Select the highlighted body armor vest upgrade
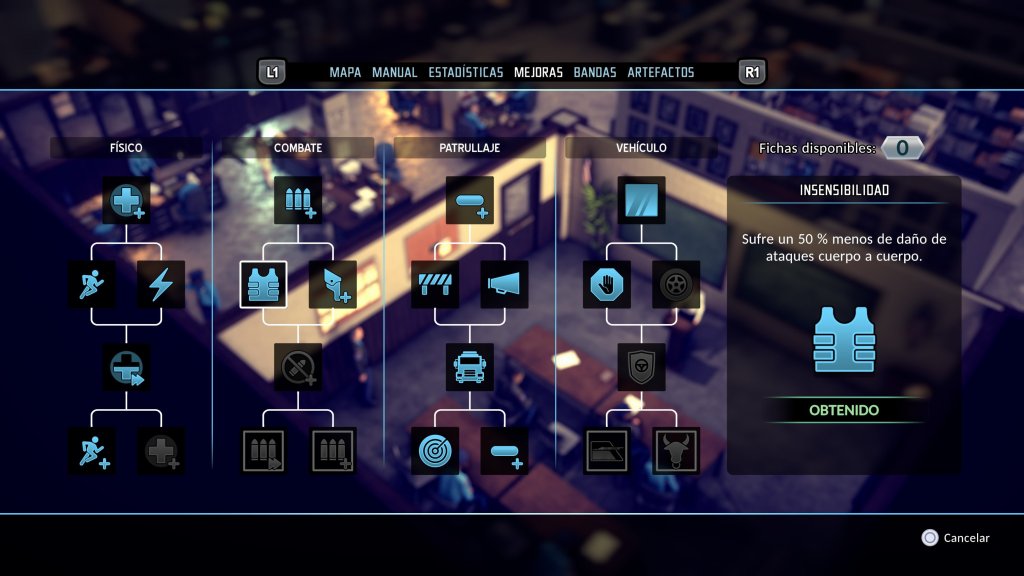 (264, 285)
